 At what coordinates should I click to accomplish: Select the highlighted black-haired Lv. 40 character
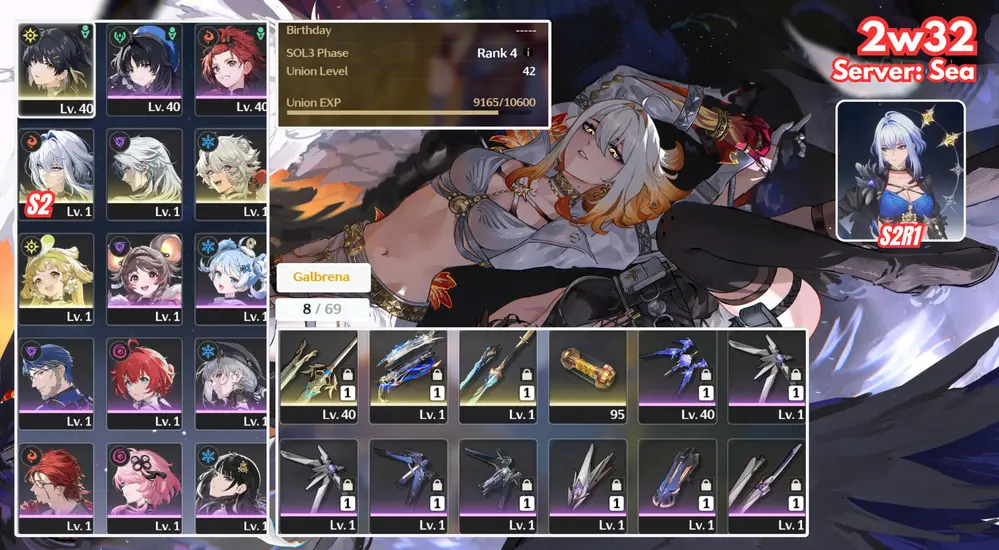[x=57, y=68]
